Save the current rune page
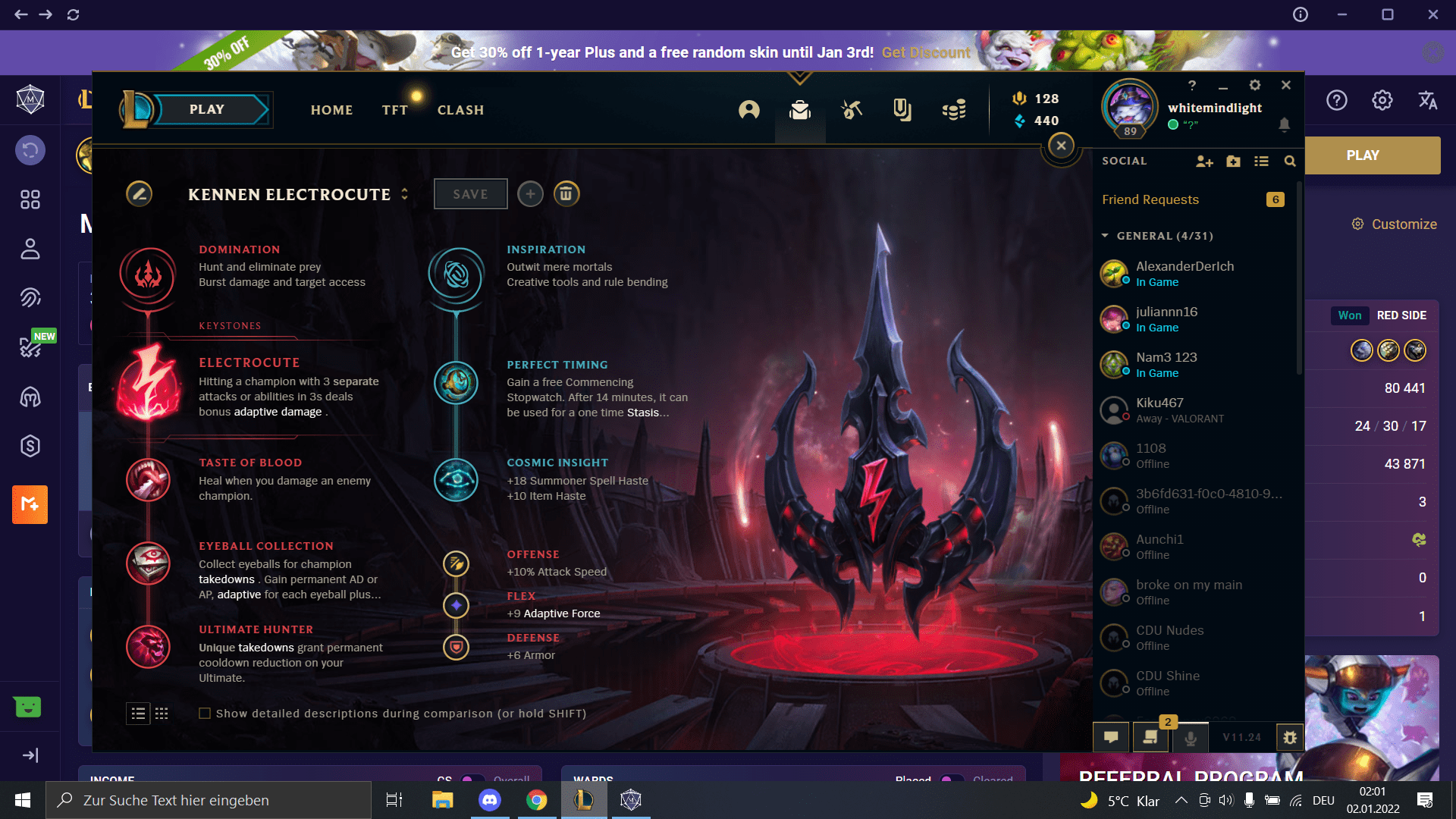Viewport: 1456px width, 819px height. [x=470, y=193]
